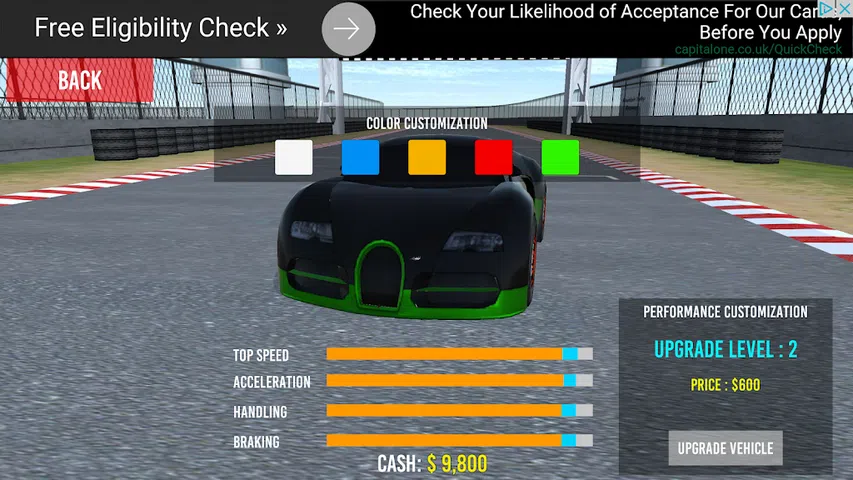Open the ad's circular arrow button
853x480 pixels.
[x=348, y=29]
